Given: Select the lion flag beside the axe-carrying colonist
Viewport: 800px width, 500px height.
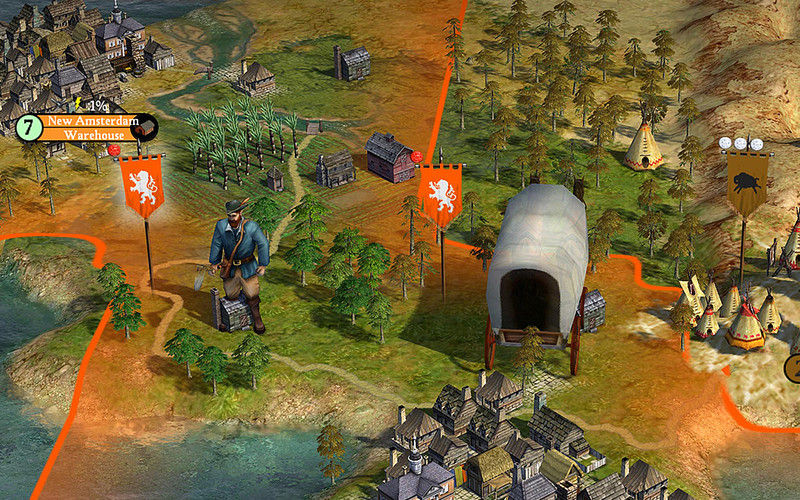Looking at the screenshot, I should (142, 186).
